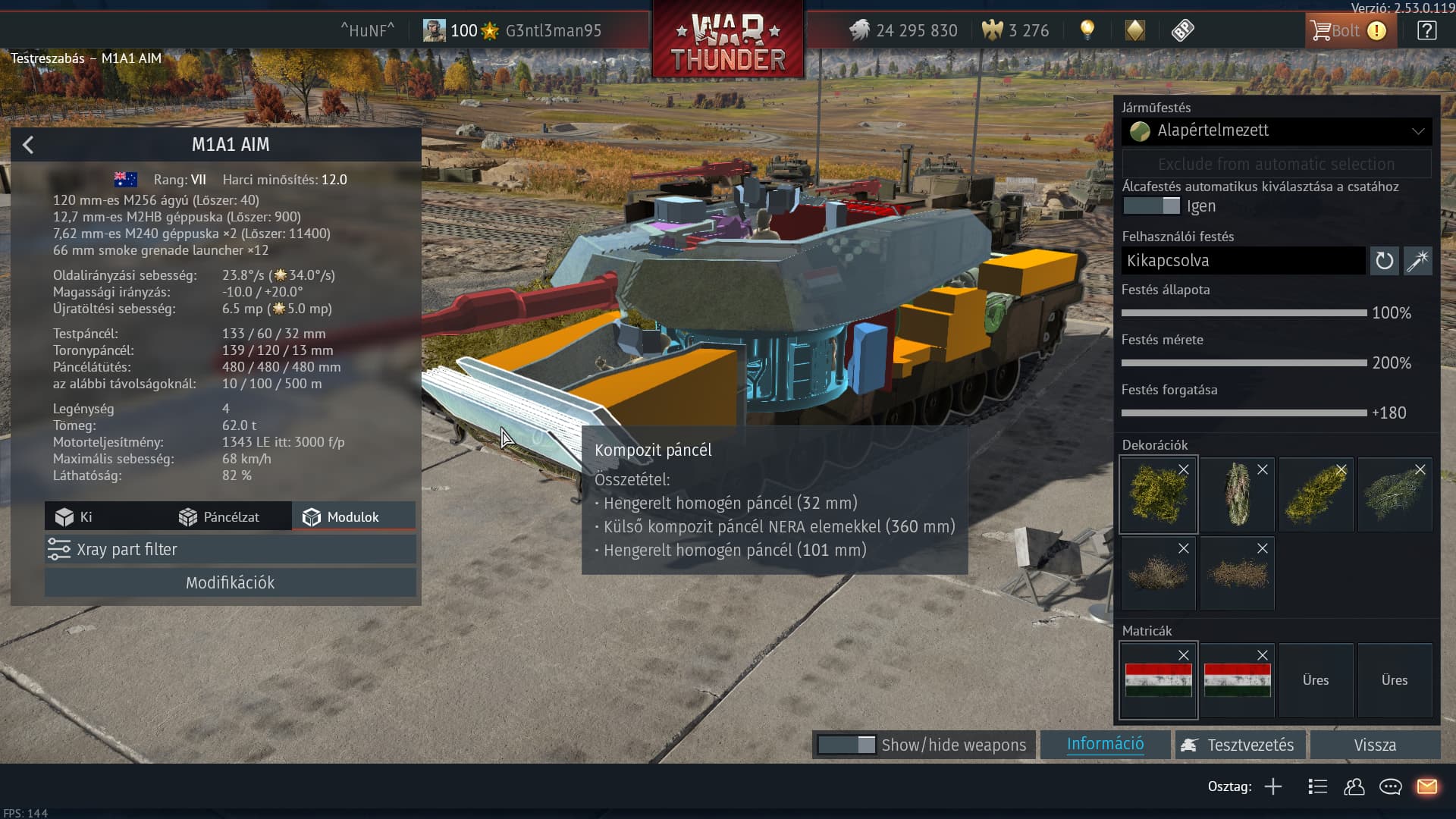
Task: Choose the Ki view mode tab
Action: 74,517
